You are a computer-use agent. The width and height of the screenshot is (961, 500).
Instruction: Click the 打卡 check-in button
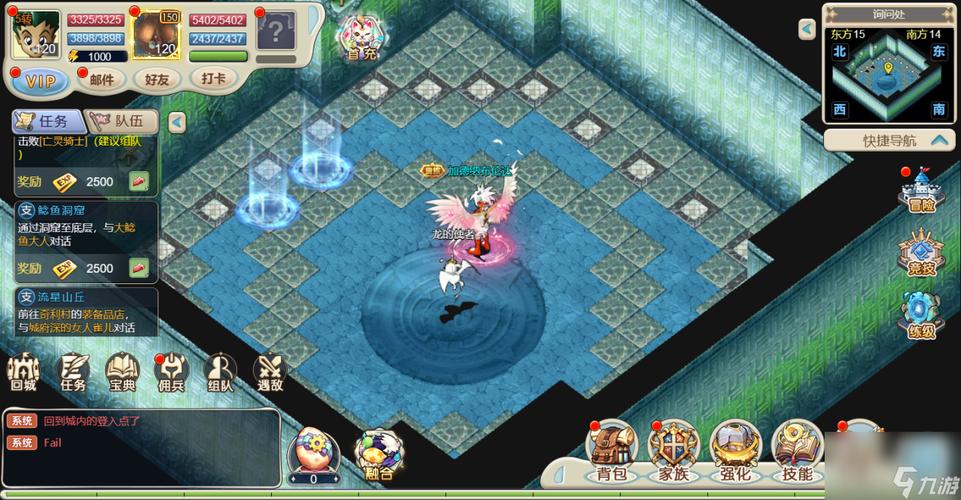point(213,78)
